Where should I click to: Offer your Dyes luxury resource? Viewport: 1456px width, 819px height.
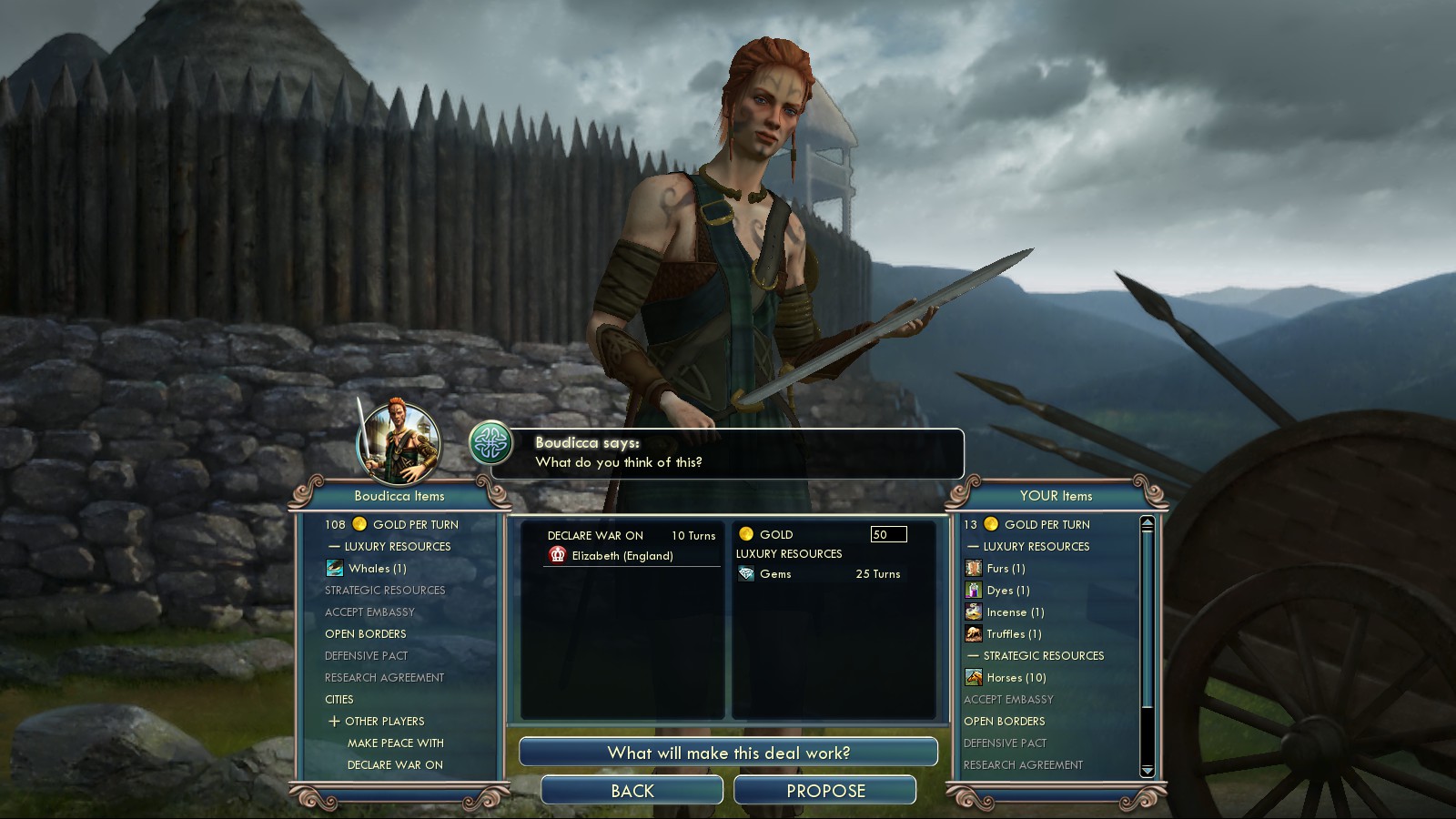1007,590
